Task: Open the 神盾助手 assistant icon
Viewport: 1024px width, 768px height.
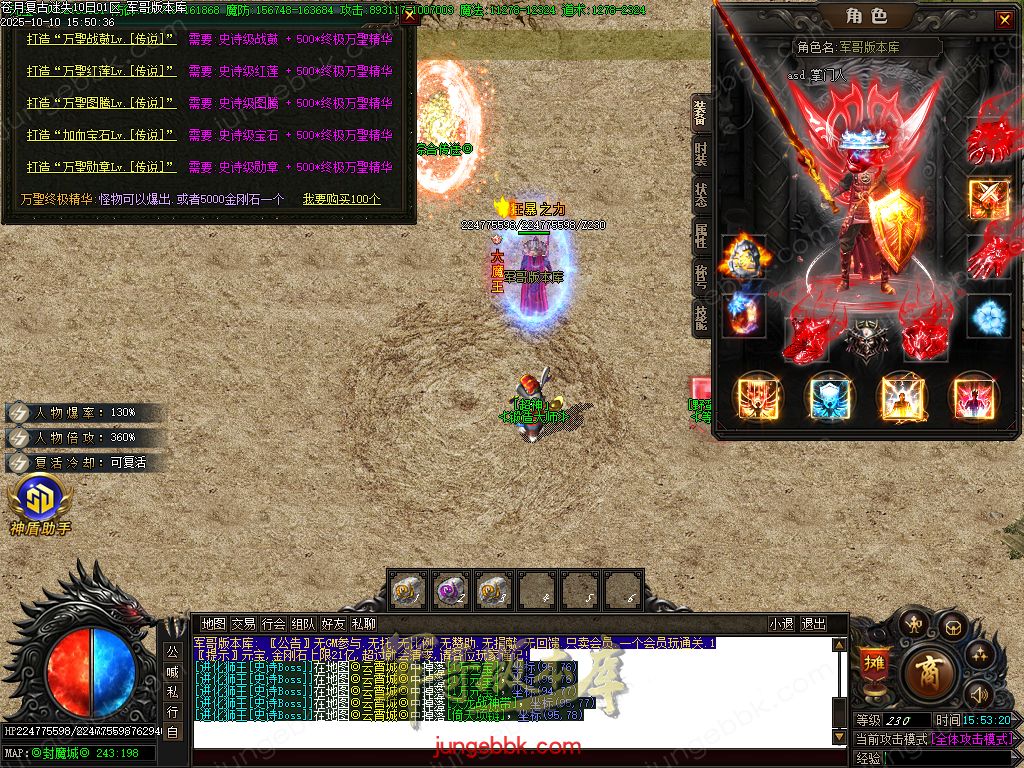Action: pos(40,499)
